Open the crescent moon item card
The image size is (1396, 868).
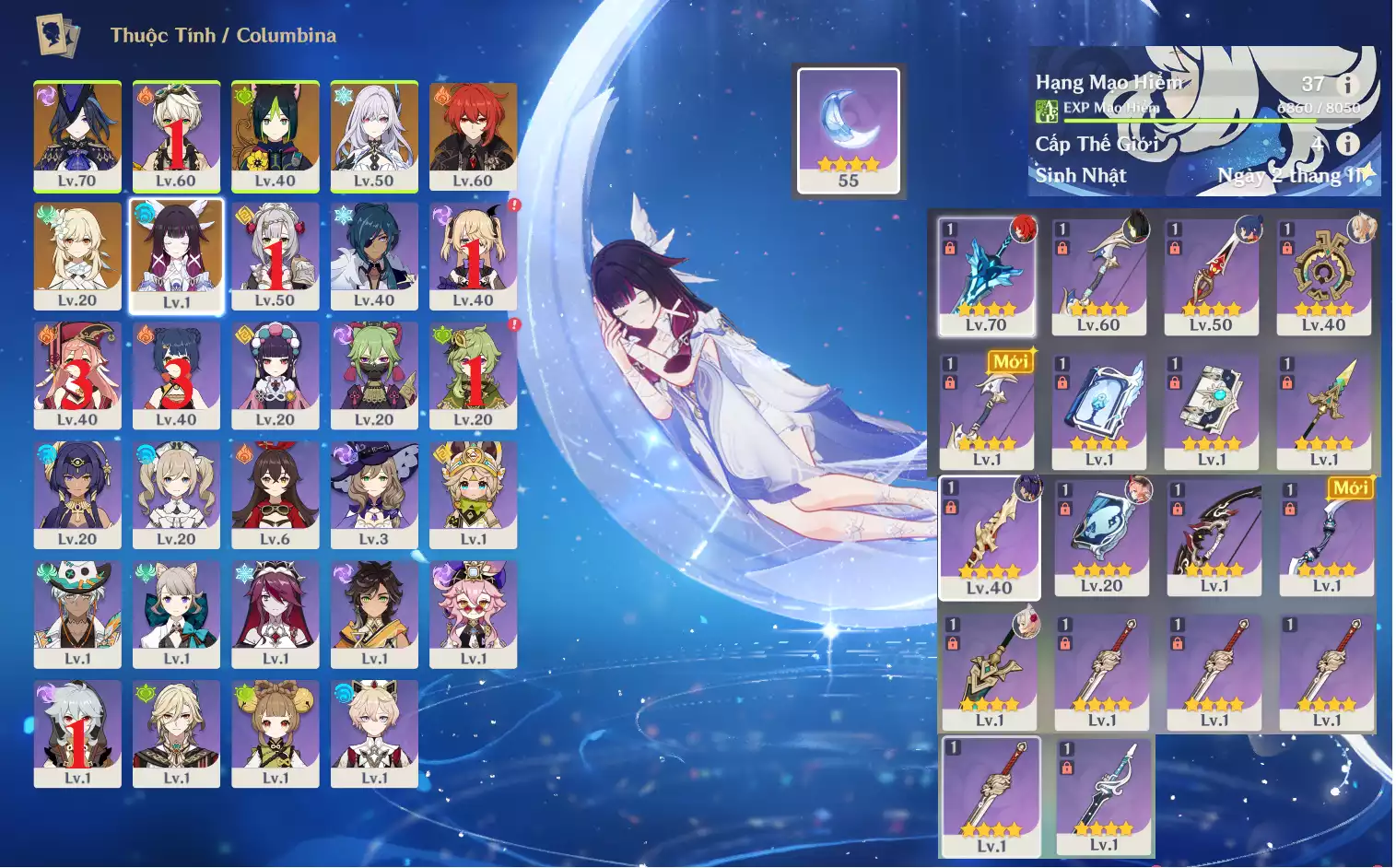coord(849,129)
